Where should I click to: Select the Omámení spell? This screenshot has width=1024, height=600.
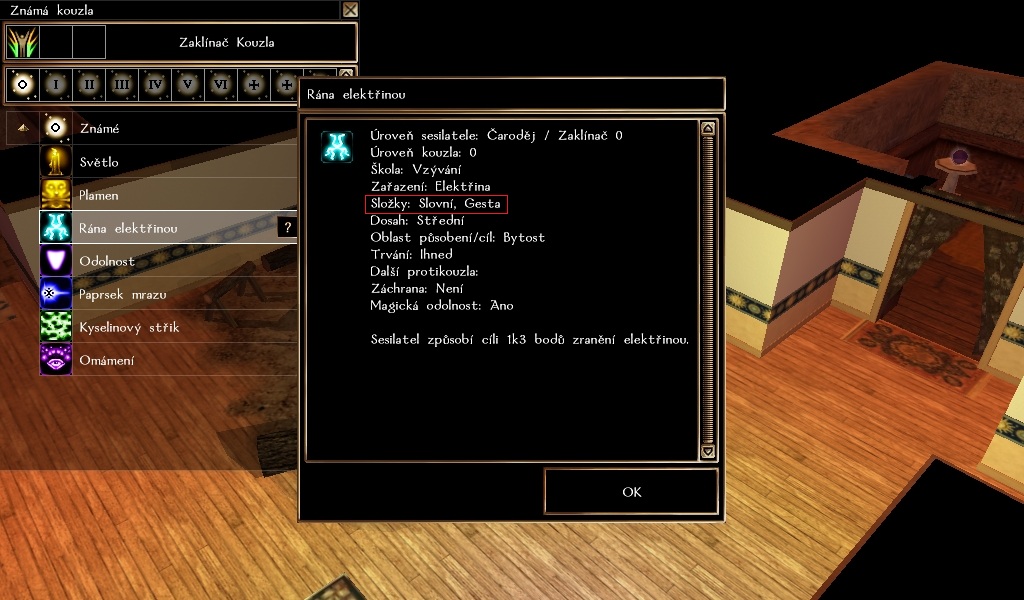pyautogui.click(x=106, y=360)
